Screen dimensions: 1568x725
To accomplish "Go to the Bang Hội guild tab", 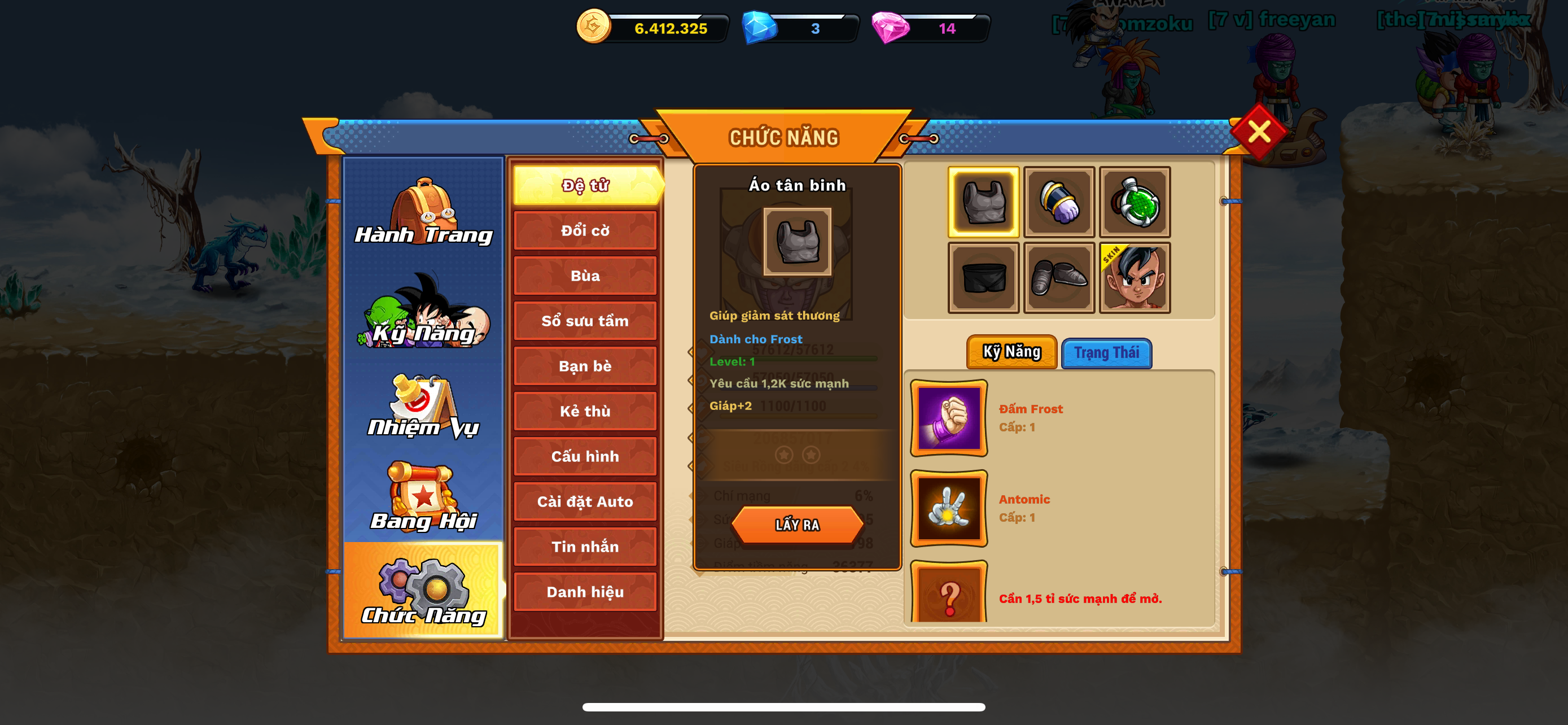I will (424, 498).
